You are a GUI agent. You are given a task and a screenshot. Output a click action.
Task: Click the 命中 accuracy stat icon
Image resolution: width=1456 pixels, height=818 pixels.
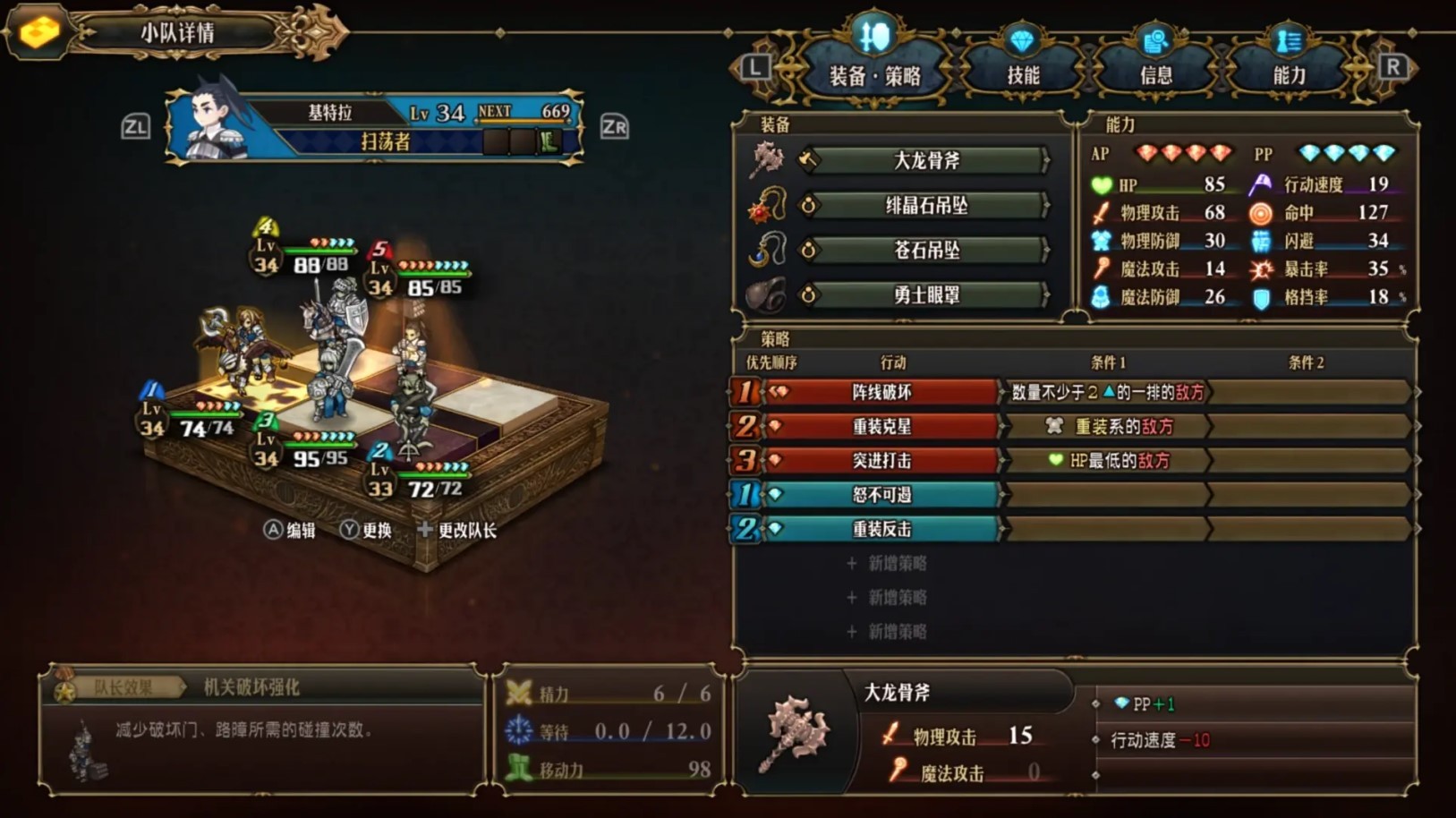click(x=1261, y=213)
